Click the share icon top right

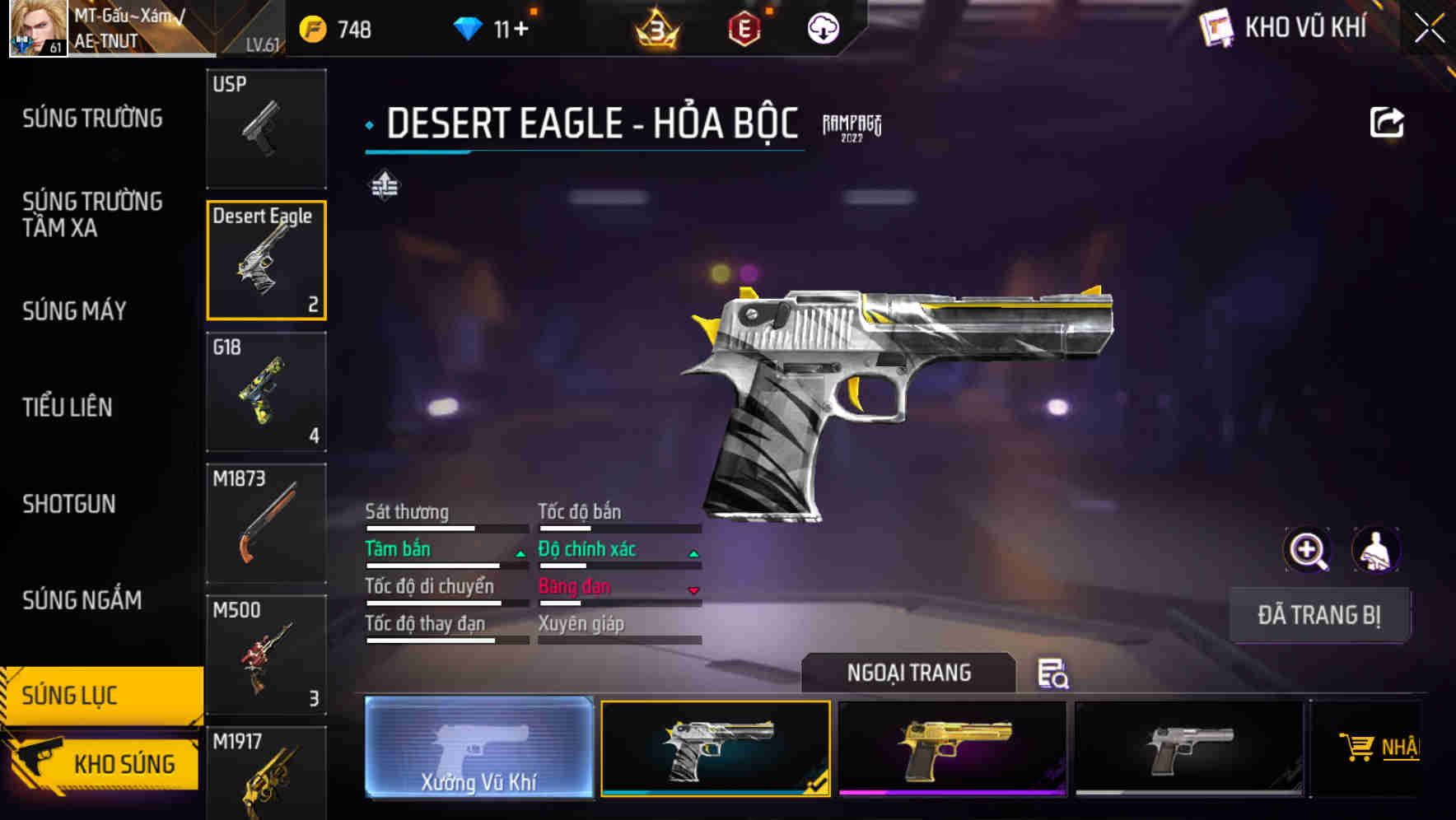pos(1388,121)
